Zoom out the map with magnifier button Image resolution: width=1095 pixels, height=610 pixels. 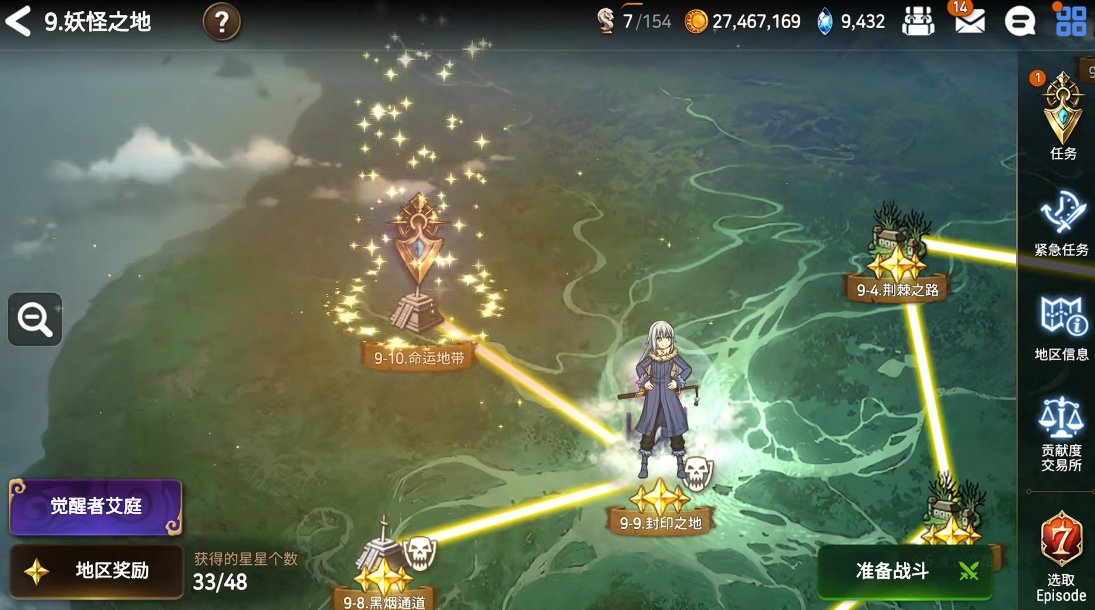pyautogui.click(x=35, y=320)
